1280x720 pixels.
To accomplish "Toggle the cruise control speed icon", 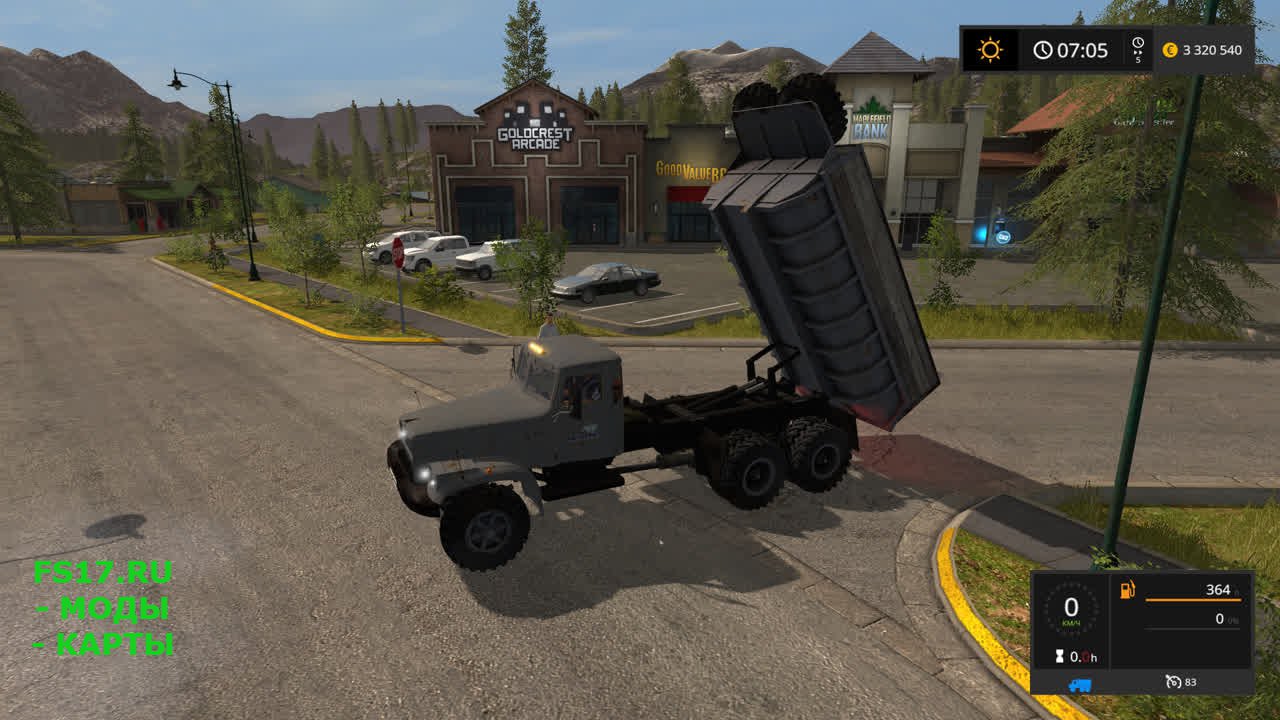I will click(x=1173, y=682).
